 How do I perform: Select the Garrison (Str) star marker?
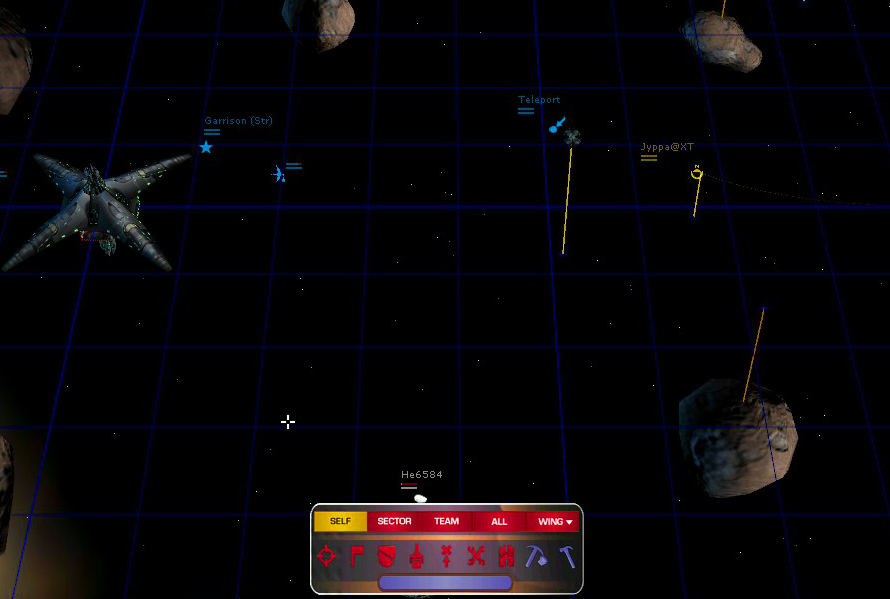coord(206,147)
